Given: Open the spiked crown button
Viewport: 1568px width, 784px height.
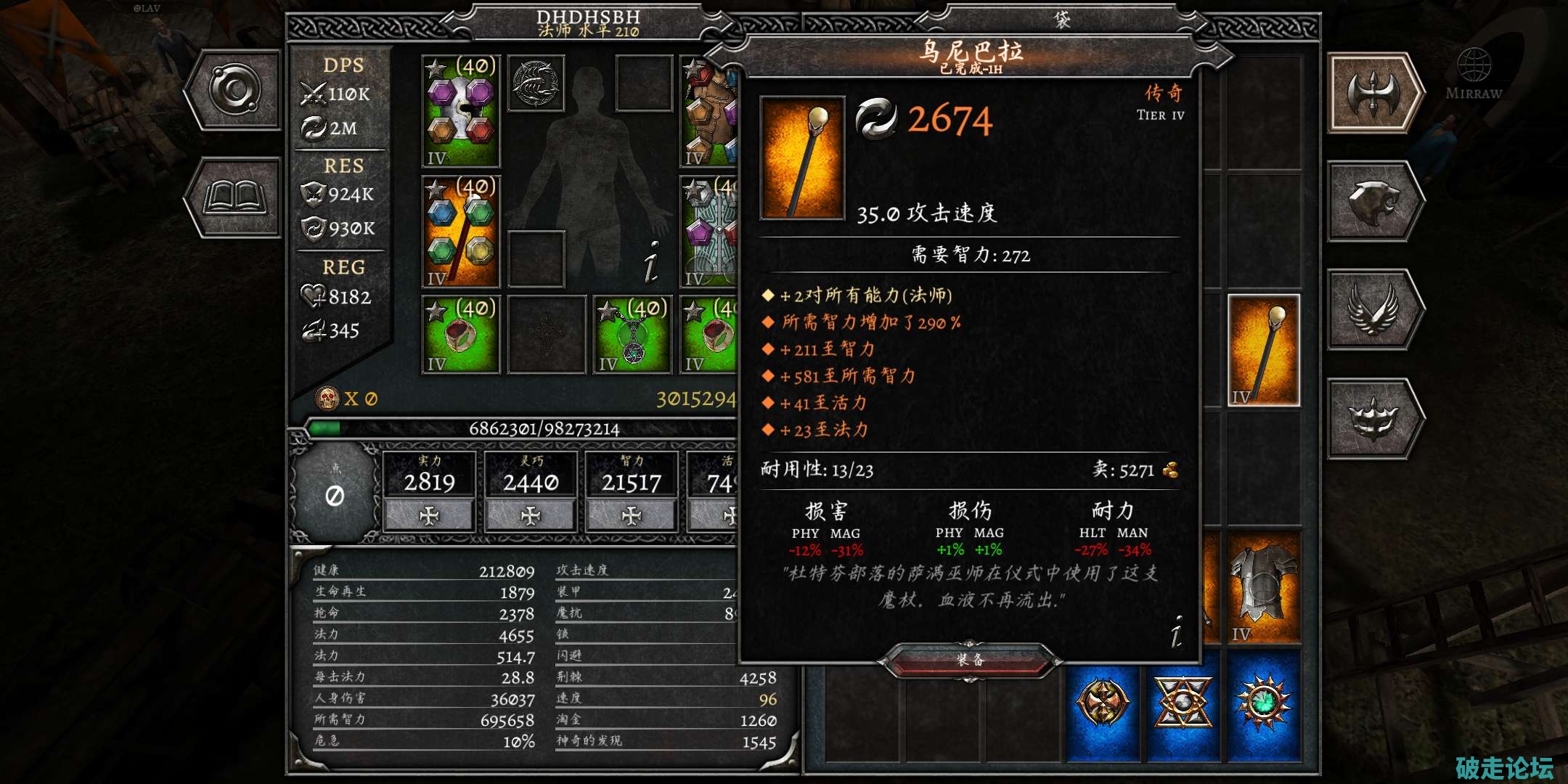Looking at the screenshot, I should 1374,419.
